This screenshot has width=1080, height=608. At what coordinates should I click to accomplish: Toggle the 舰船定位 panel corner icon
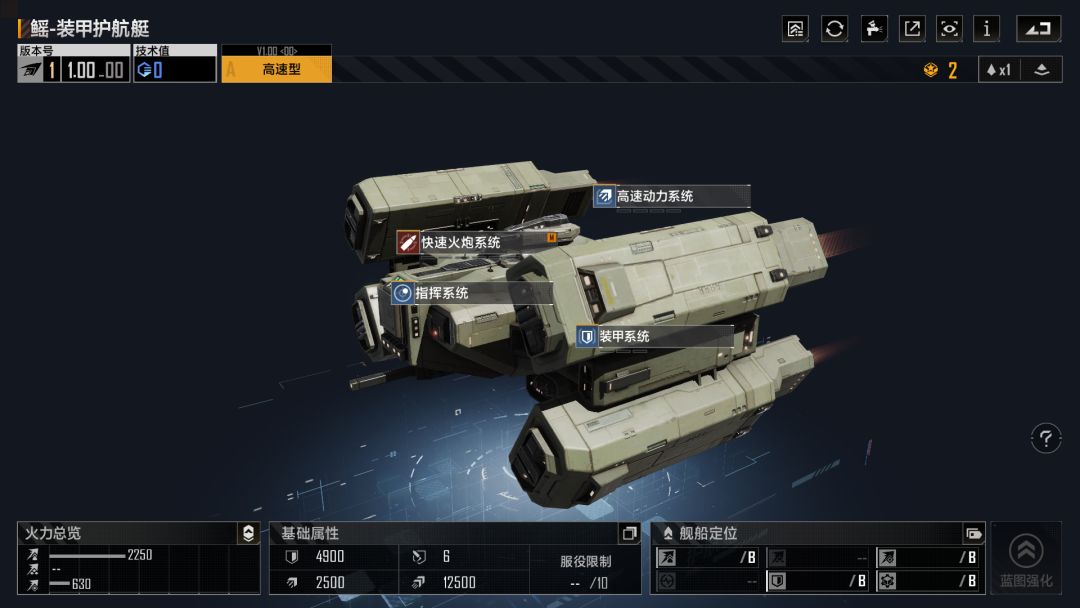pos(973,534)
